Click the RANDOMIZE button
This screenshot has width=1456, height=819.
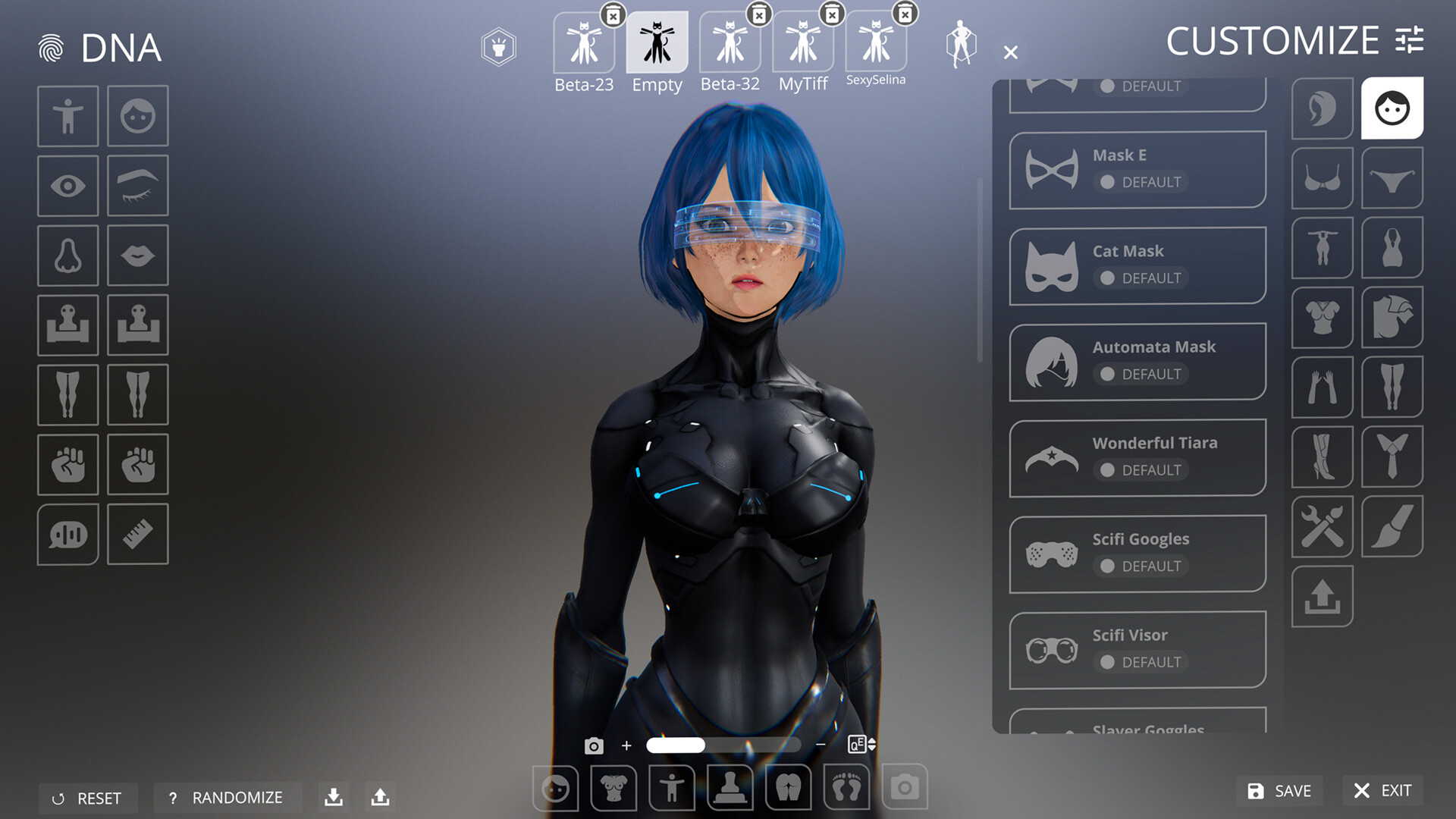(x=227, y=798)
